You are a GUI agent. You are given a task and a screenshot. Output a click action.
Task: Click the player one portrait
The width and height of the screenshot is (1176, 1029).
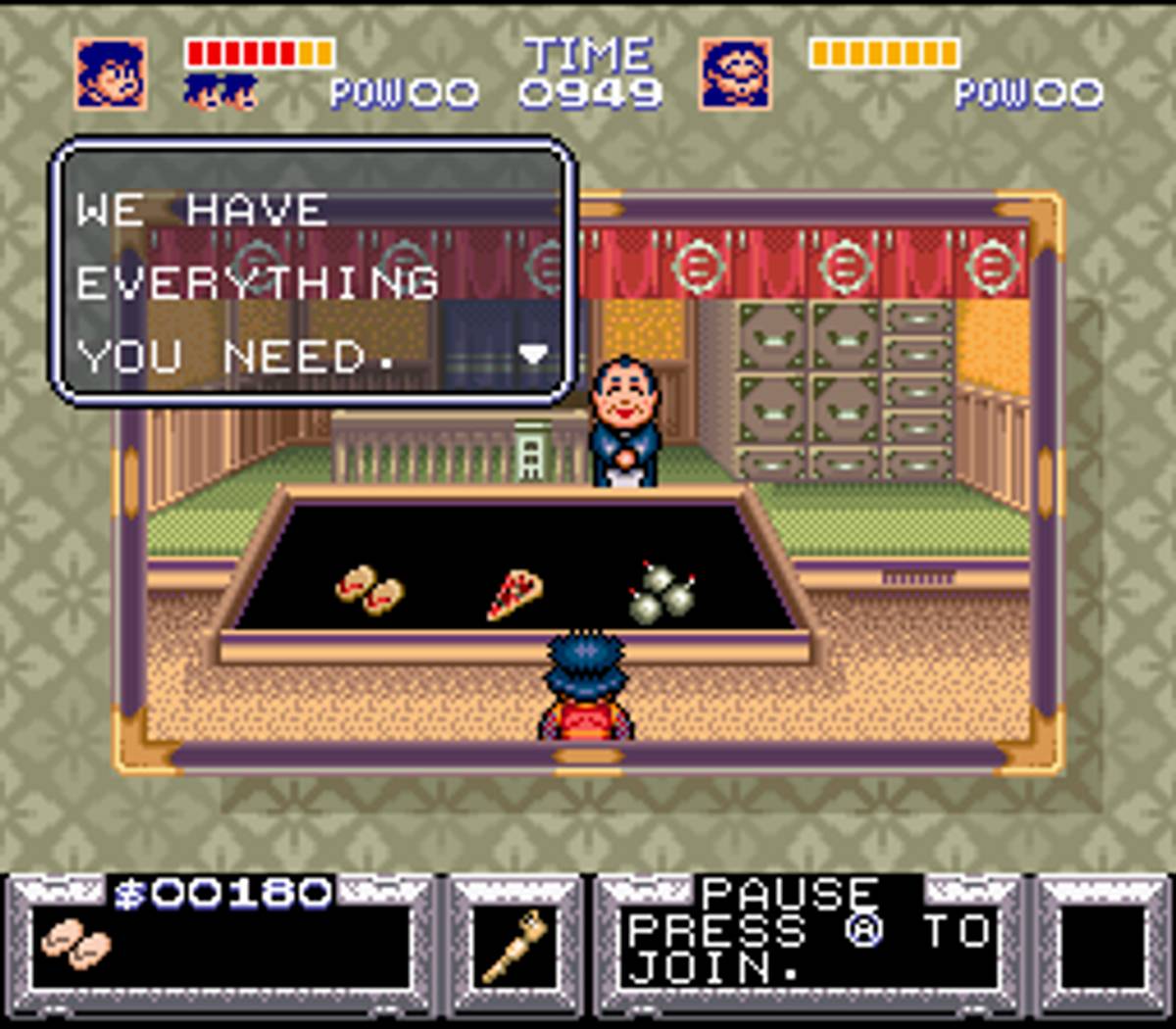[112, 74]
